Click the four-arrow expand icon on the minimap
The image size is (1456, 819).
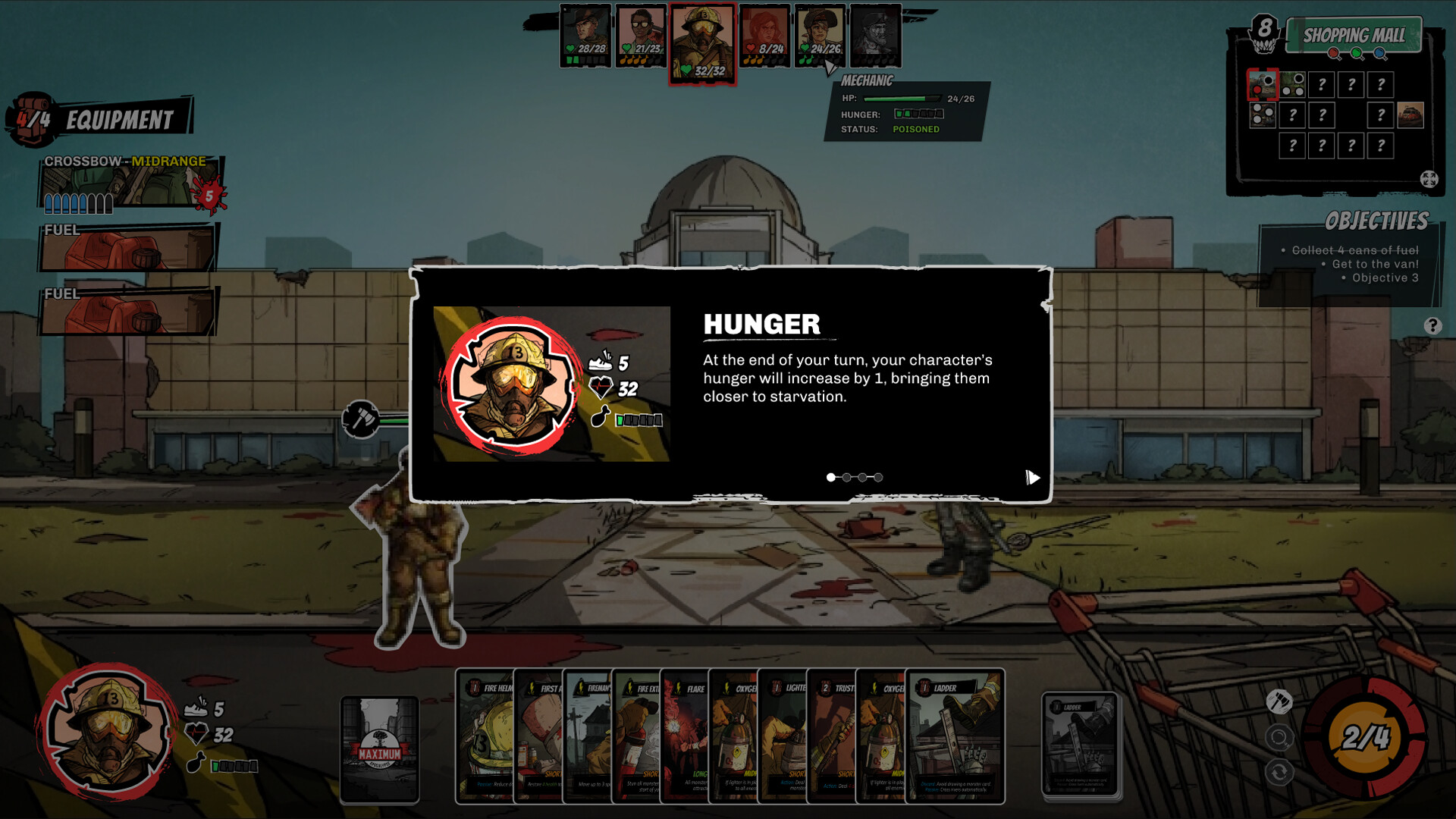[1429, 180]
